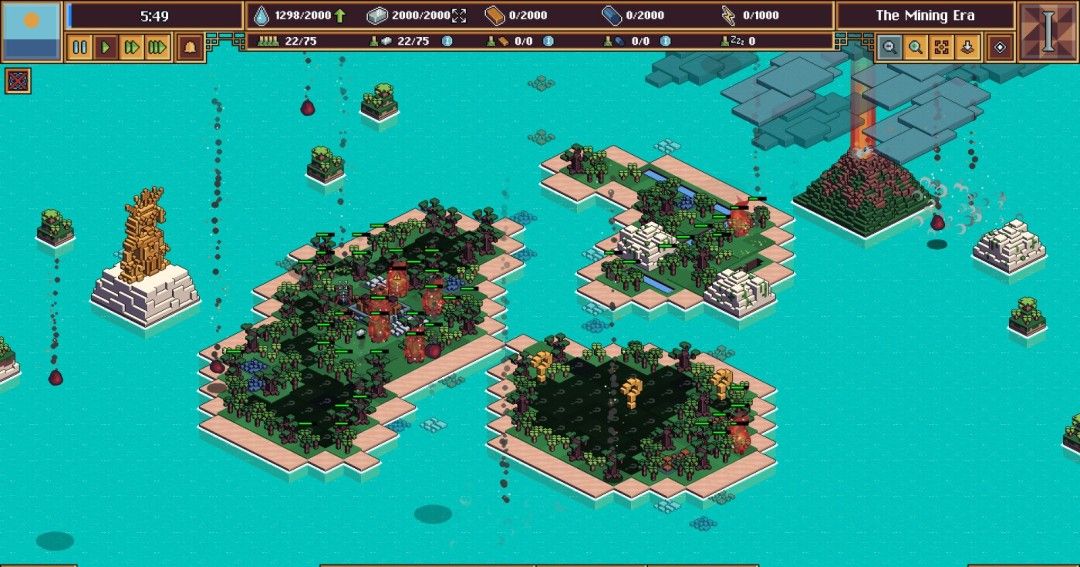This screenshot has width=1080, height=567.
Task: Open the era emblem with the Roman numeral I
Action: (x=1047, y=31)
